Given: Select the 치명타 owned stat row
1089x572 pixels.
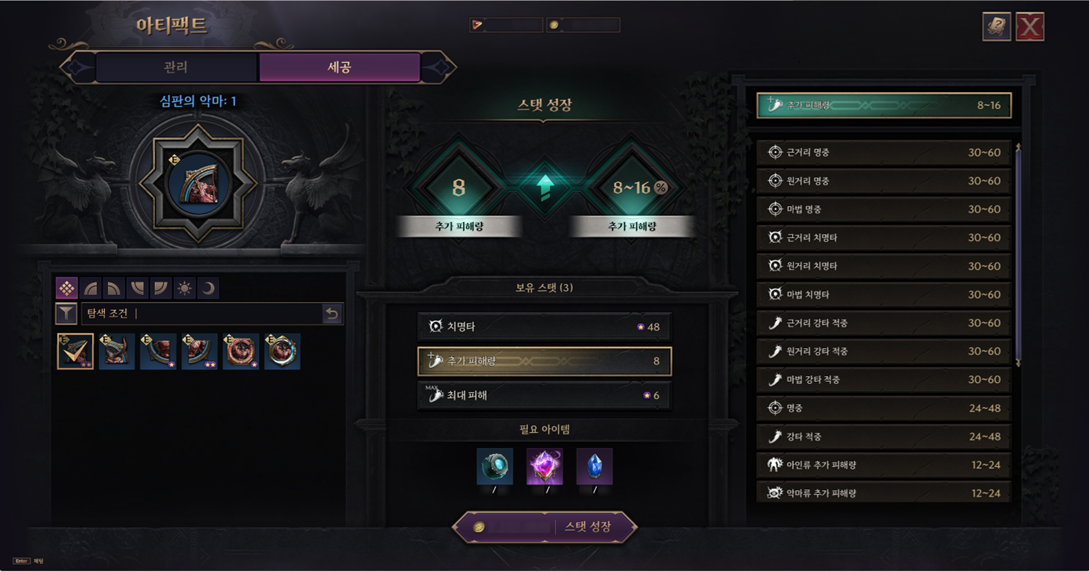Looking at the screenshot, I should click(x=544, y=327).
